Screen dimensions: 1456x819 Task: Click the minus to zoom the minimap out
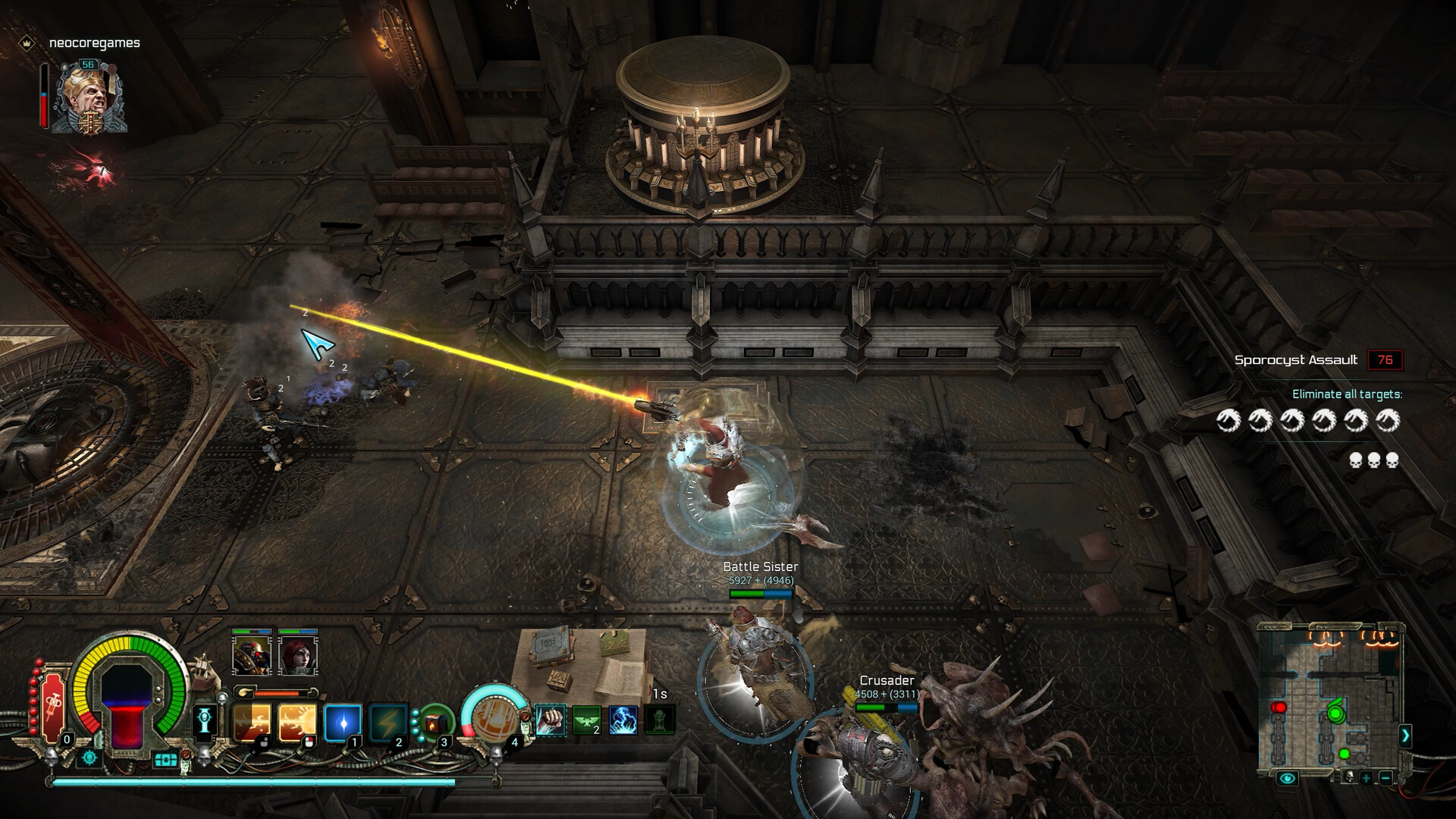coord(1387,778)
